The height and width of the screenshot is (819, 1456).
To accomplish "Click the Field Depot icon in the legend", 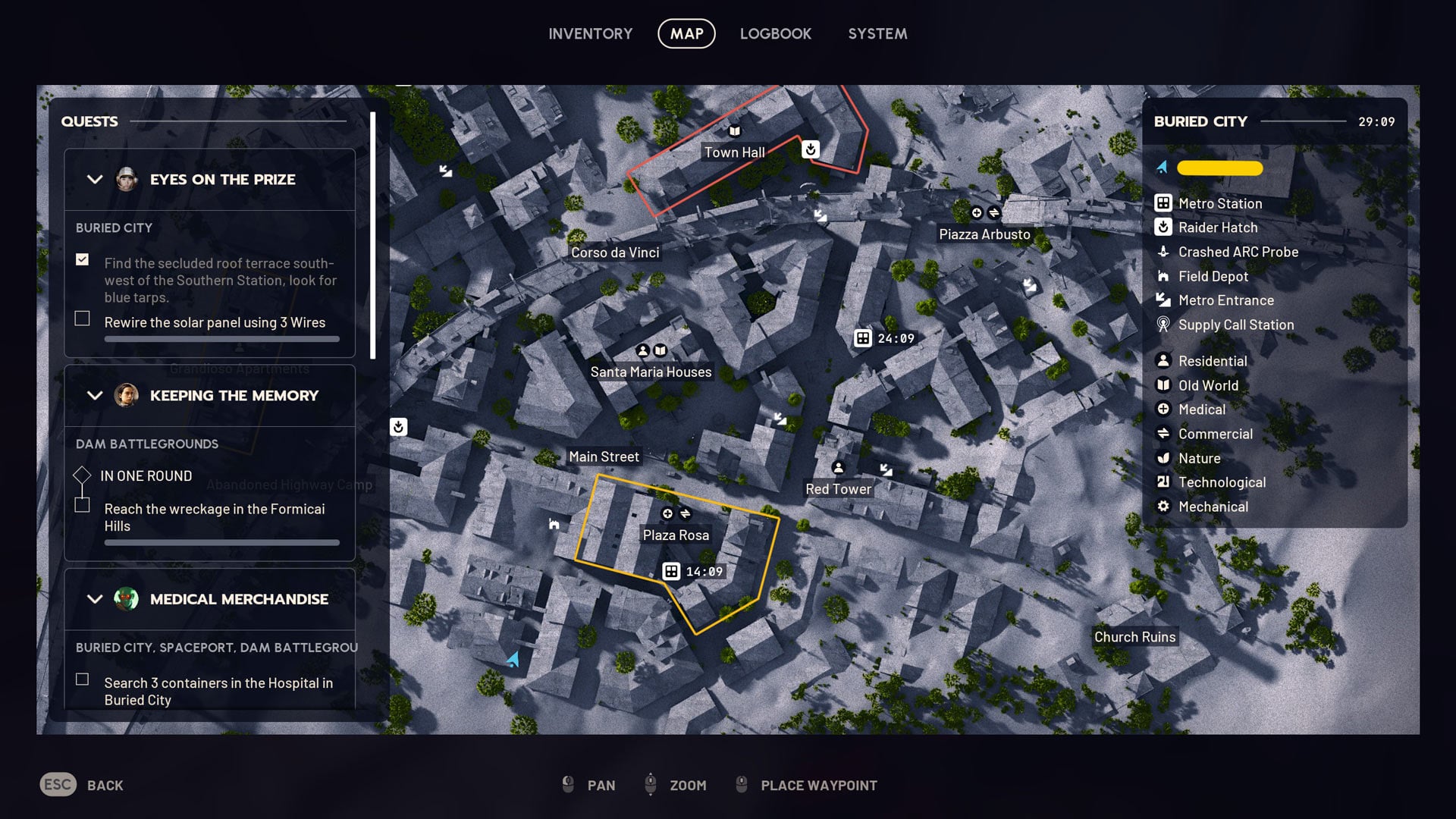I will pos(1163,276).
